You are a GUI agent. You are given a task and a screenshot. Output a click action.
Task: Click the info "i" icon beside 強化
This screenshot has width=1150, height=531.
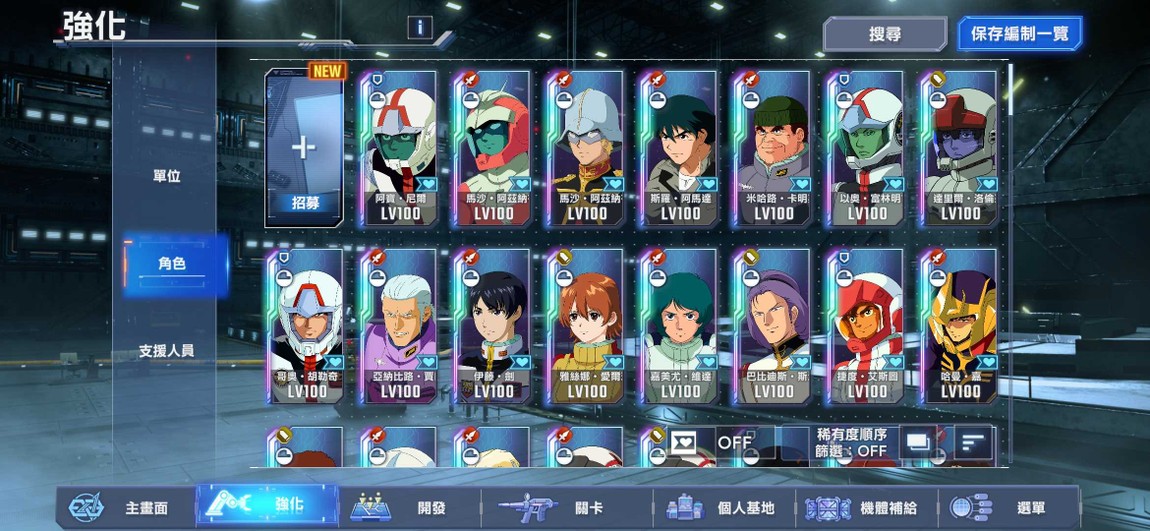419,28
